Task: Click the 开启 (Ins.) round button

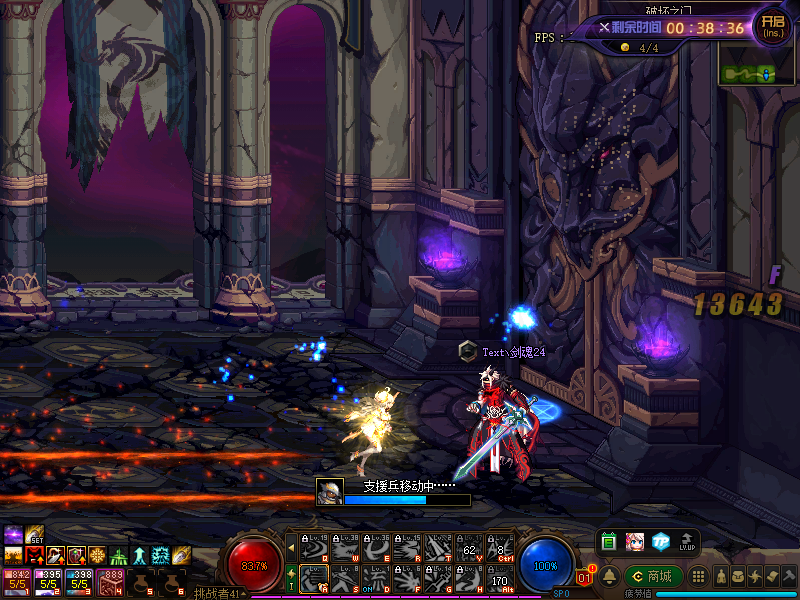Action: click(x=772, y=26)
